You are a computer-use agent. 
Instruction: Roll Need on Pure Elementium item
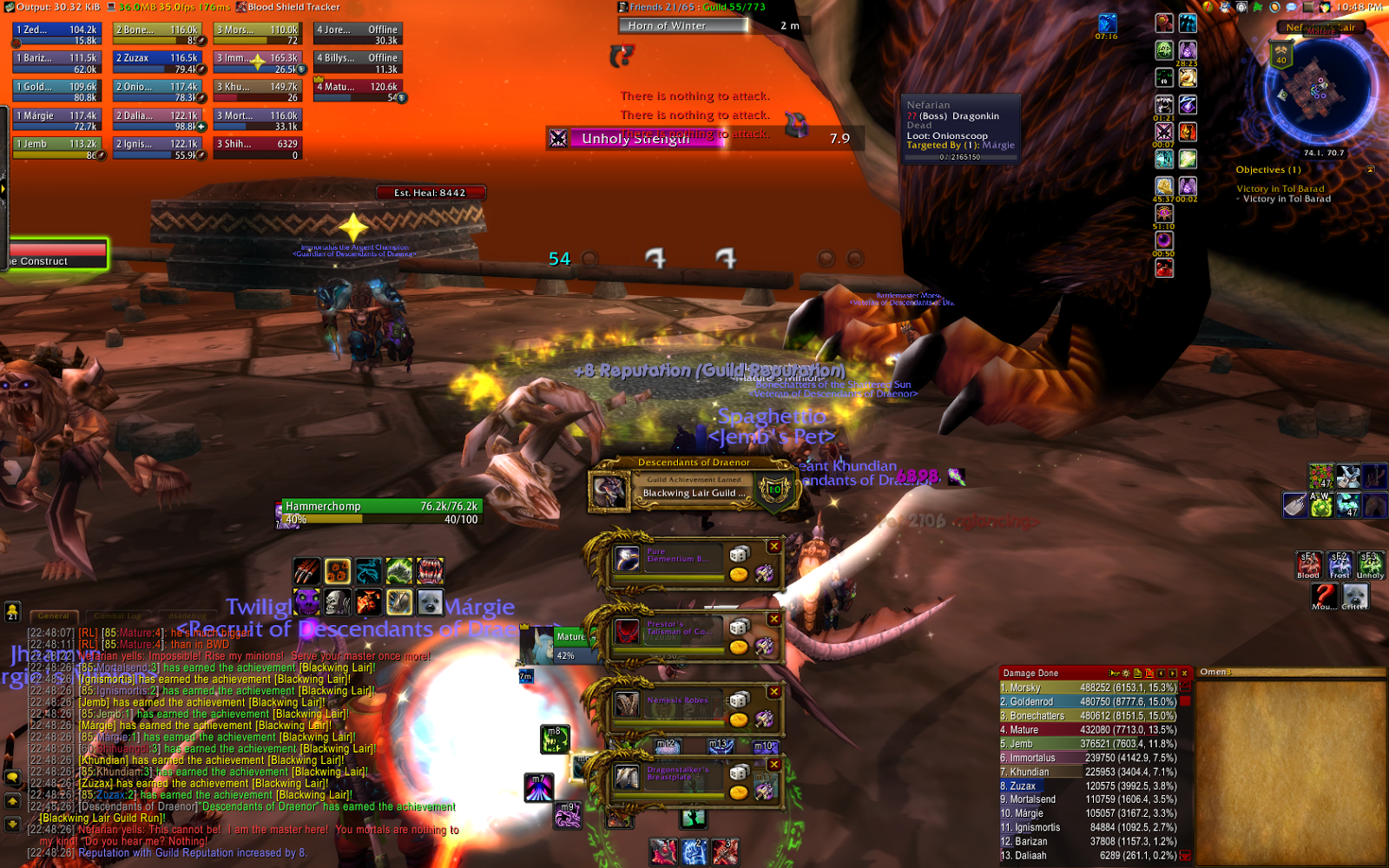(x=740, y=555)
